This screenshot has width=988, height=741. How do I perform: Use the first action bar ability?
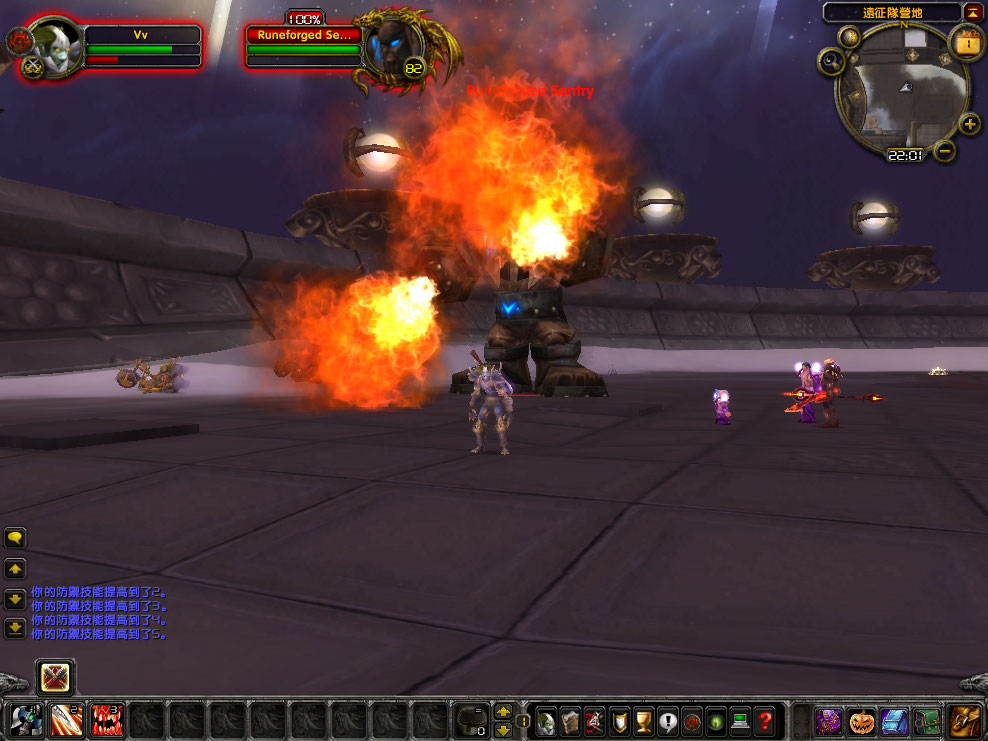[x=24, y=719]
